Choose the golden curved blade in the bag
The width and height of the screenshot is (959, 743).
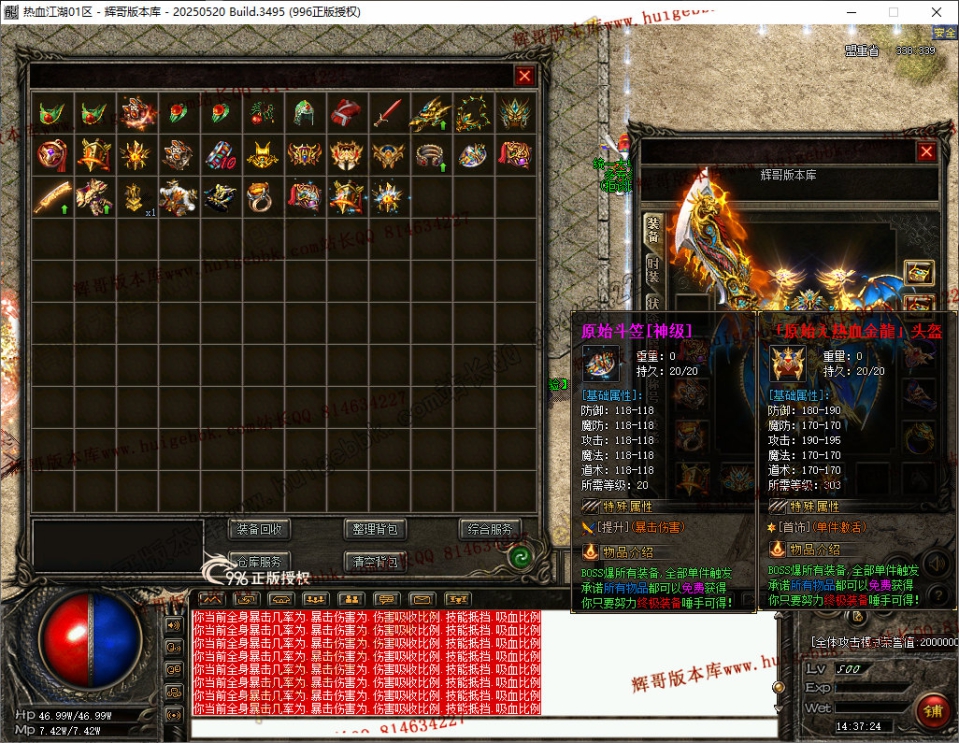(x=52, y=197)
